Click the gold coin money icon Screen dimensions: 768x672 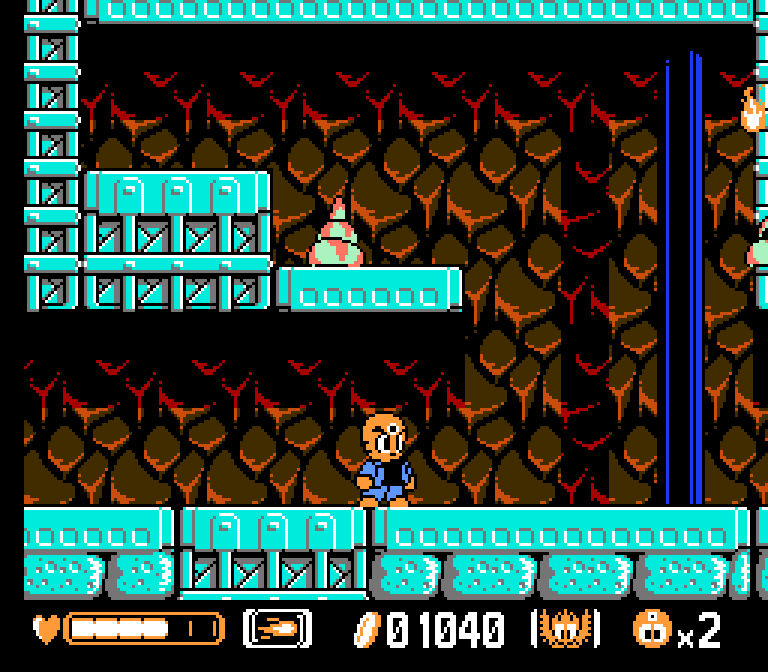(x=367, y=629)
